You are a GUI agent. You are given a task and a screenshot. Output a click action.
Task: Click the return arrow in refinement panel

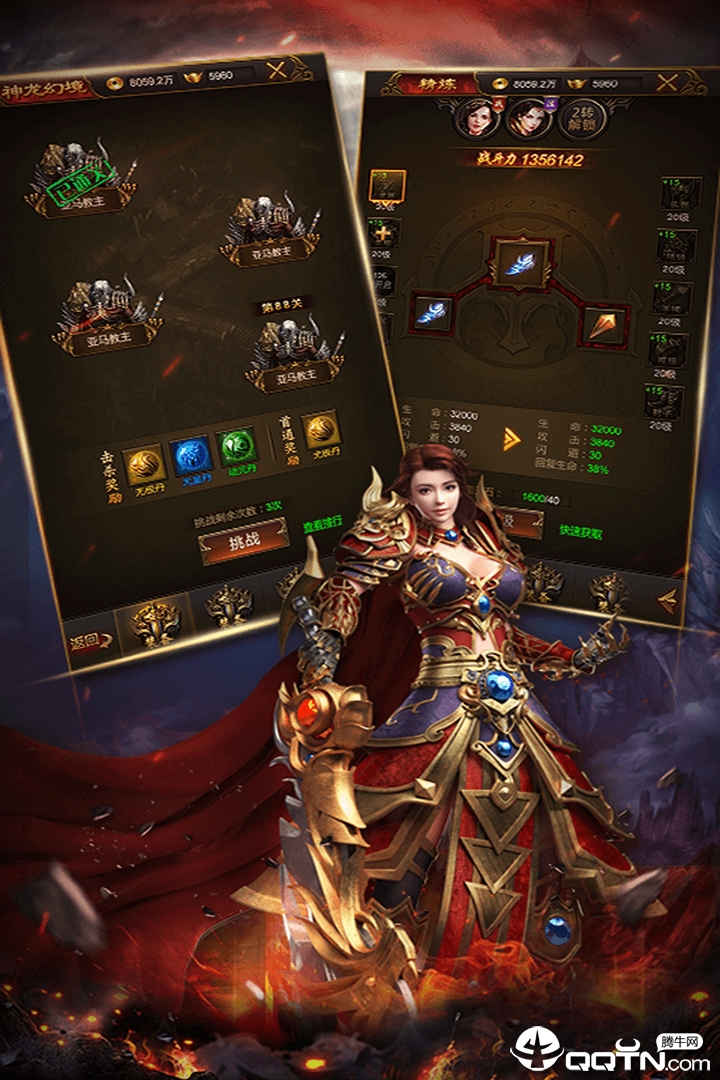tap(668, 599)
